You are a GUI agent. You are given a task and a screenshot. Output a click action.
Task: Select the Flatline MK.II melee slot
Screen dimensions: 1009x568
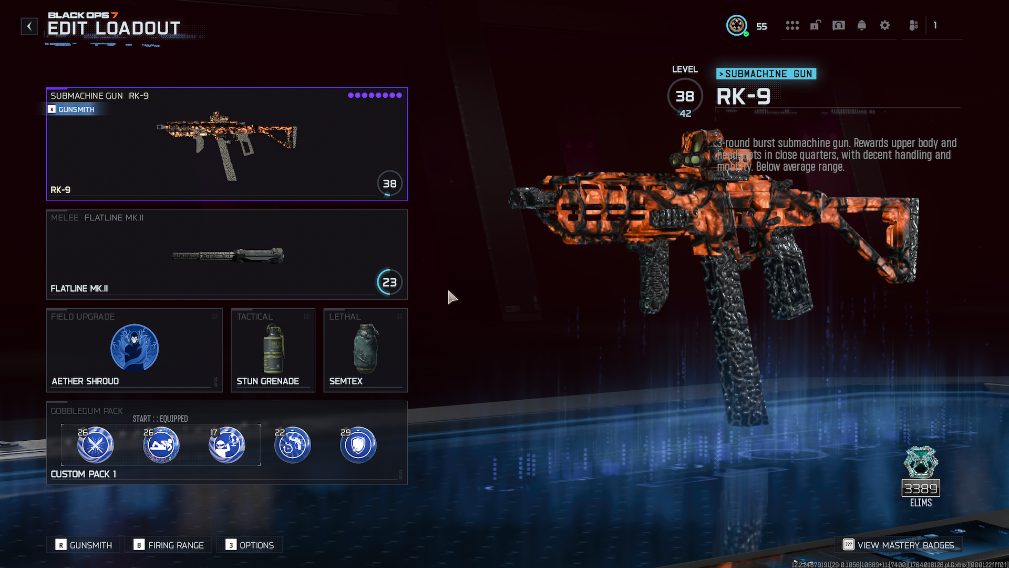click(x=226, y=253)
